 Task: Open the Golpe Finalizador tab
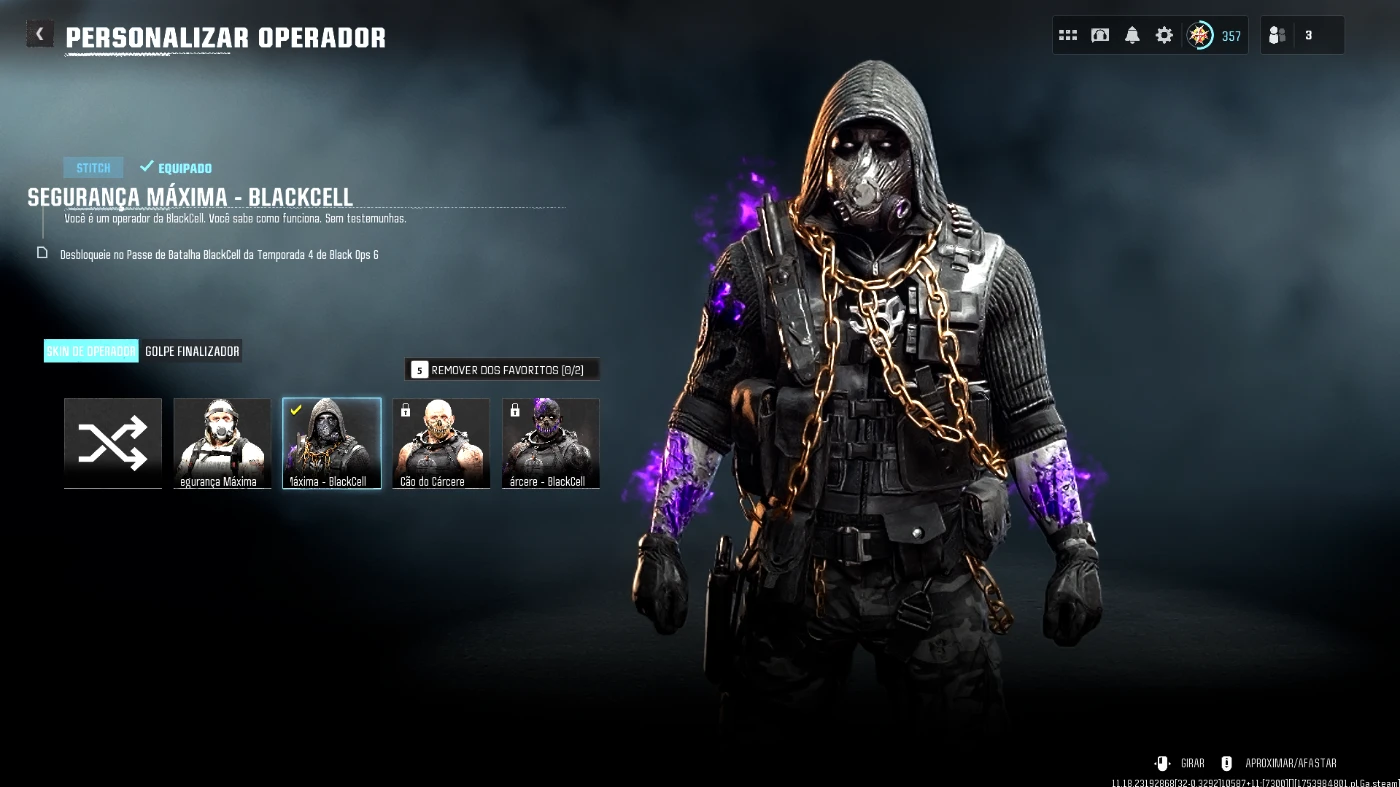[x=192, y=351]
